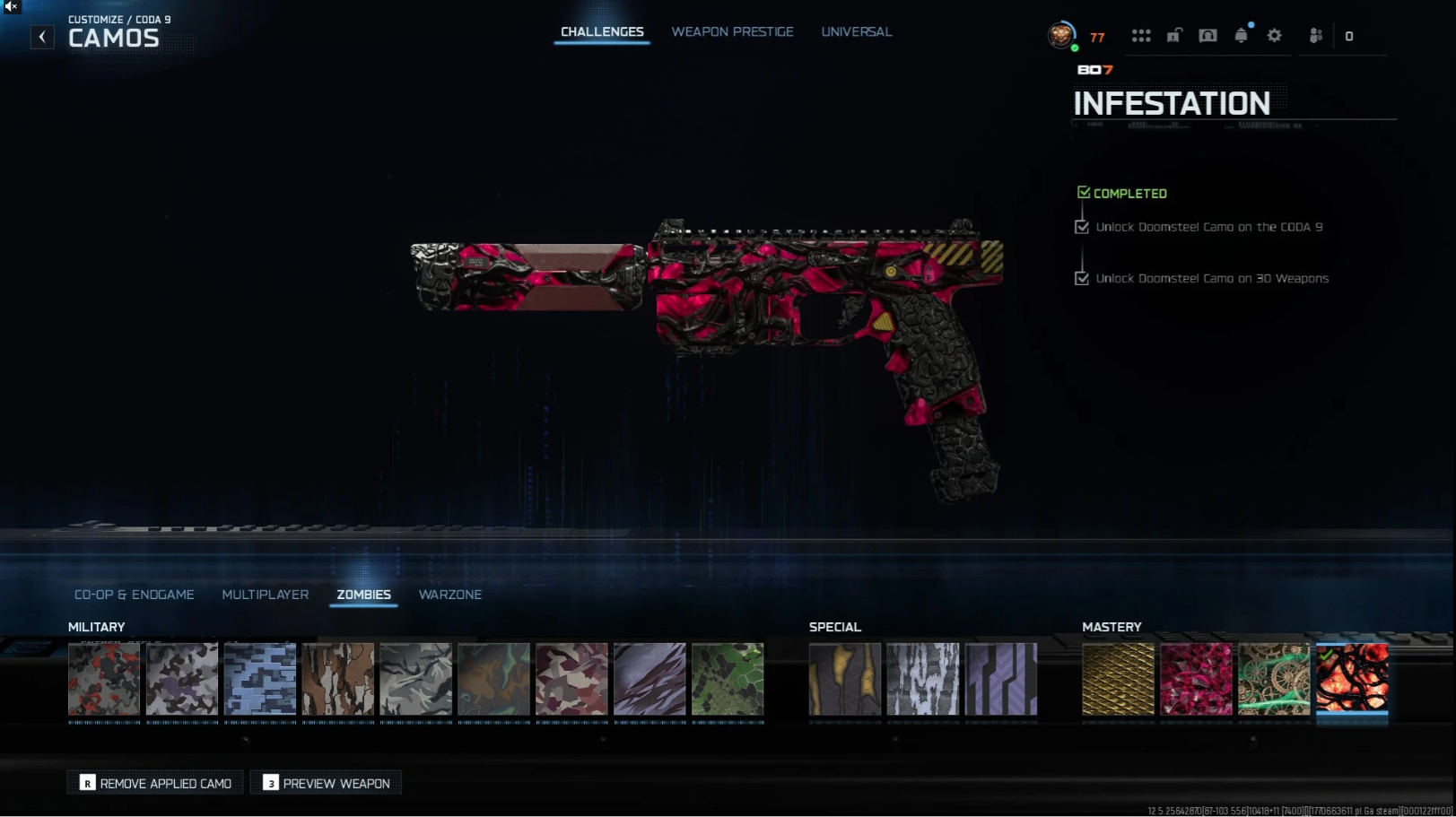1456x817 pixels.
Task: Select the Infestation mastery camo thumbnail
Action: [x=1352, y=679]
